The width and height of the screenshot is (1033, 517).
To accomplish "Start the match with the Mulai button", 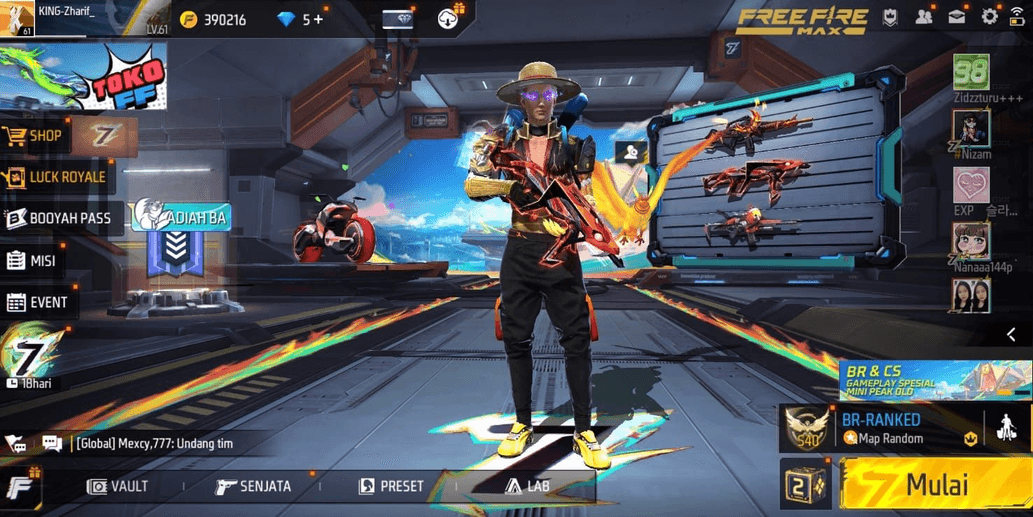I will tap(935, 486).
